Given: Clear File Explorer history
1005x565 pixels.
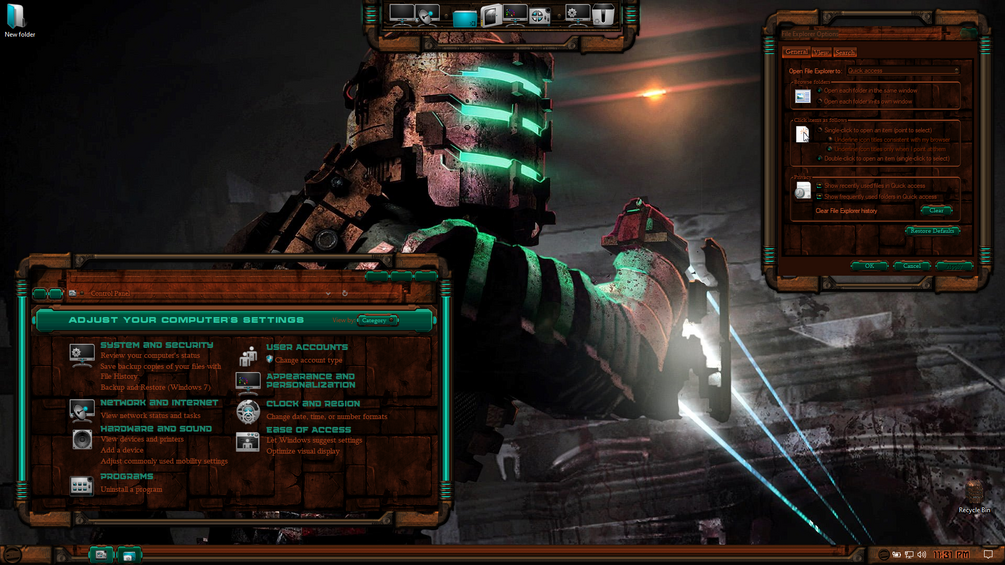Looking at the screenshot, I should pyautogui.click(x=935, y=210).
